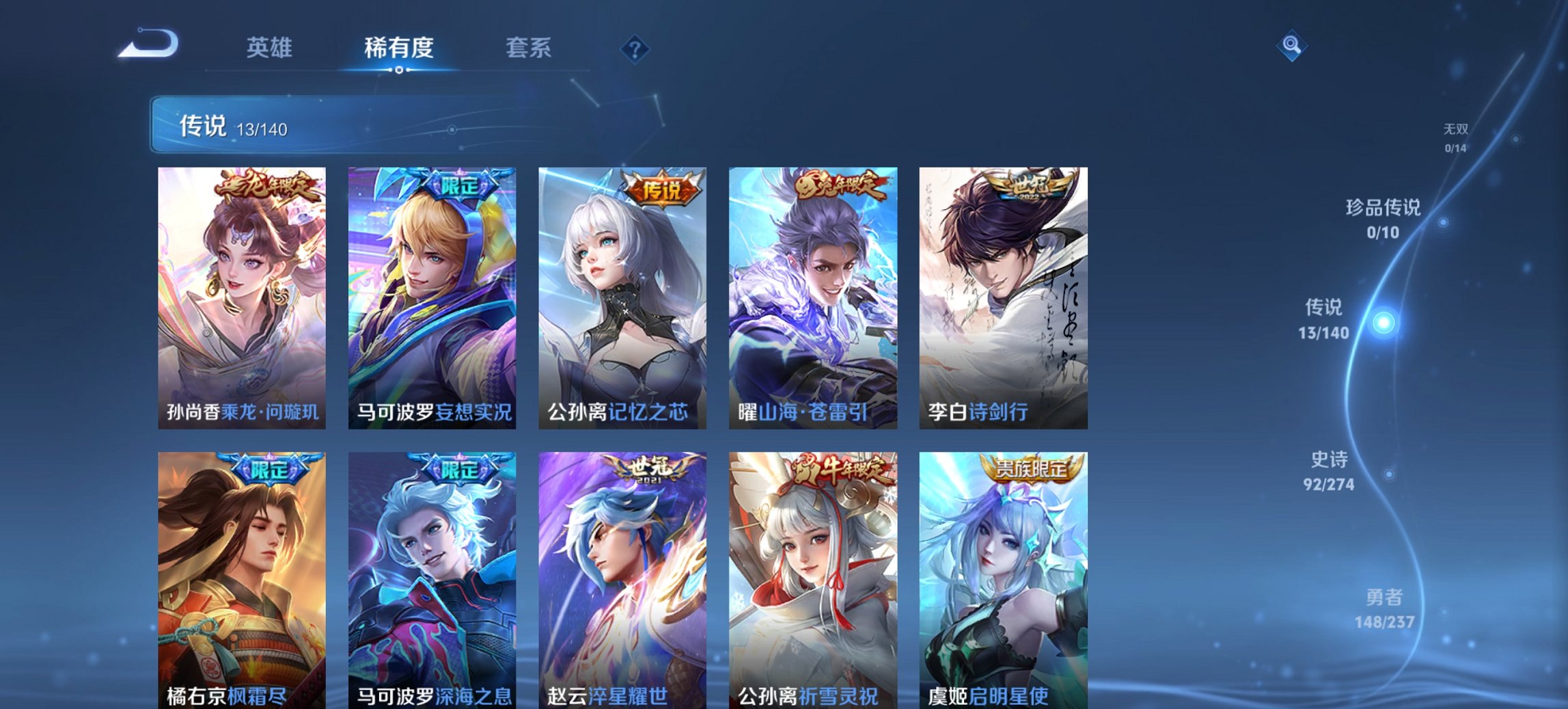Open the 赵云淬星耀世 skin card

pyautogui.click(x=625, y=581)
